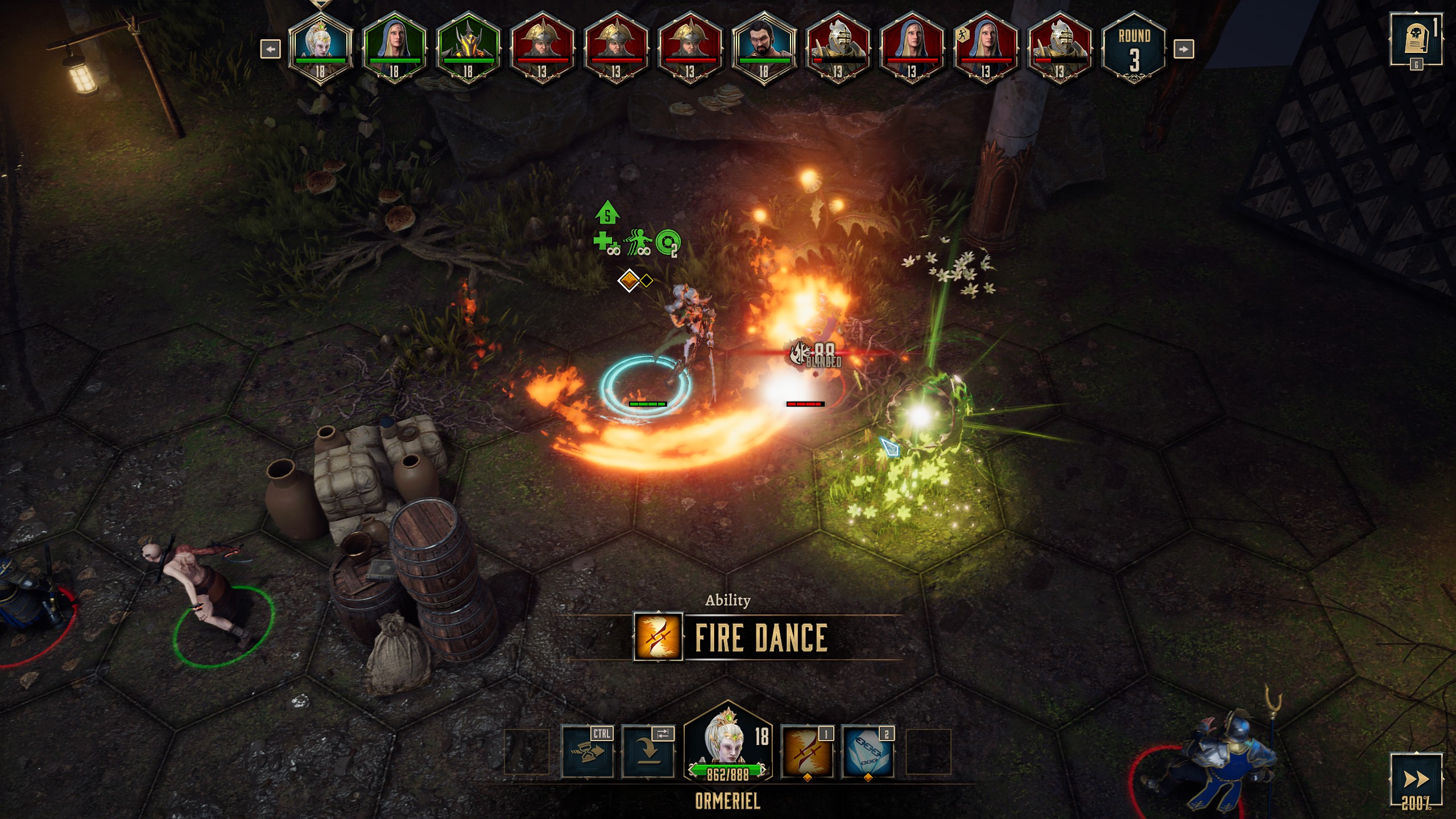This screenshot has width=1456, height=819.
Task: Click the hourglass wait-turn action
Action: 588,752
